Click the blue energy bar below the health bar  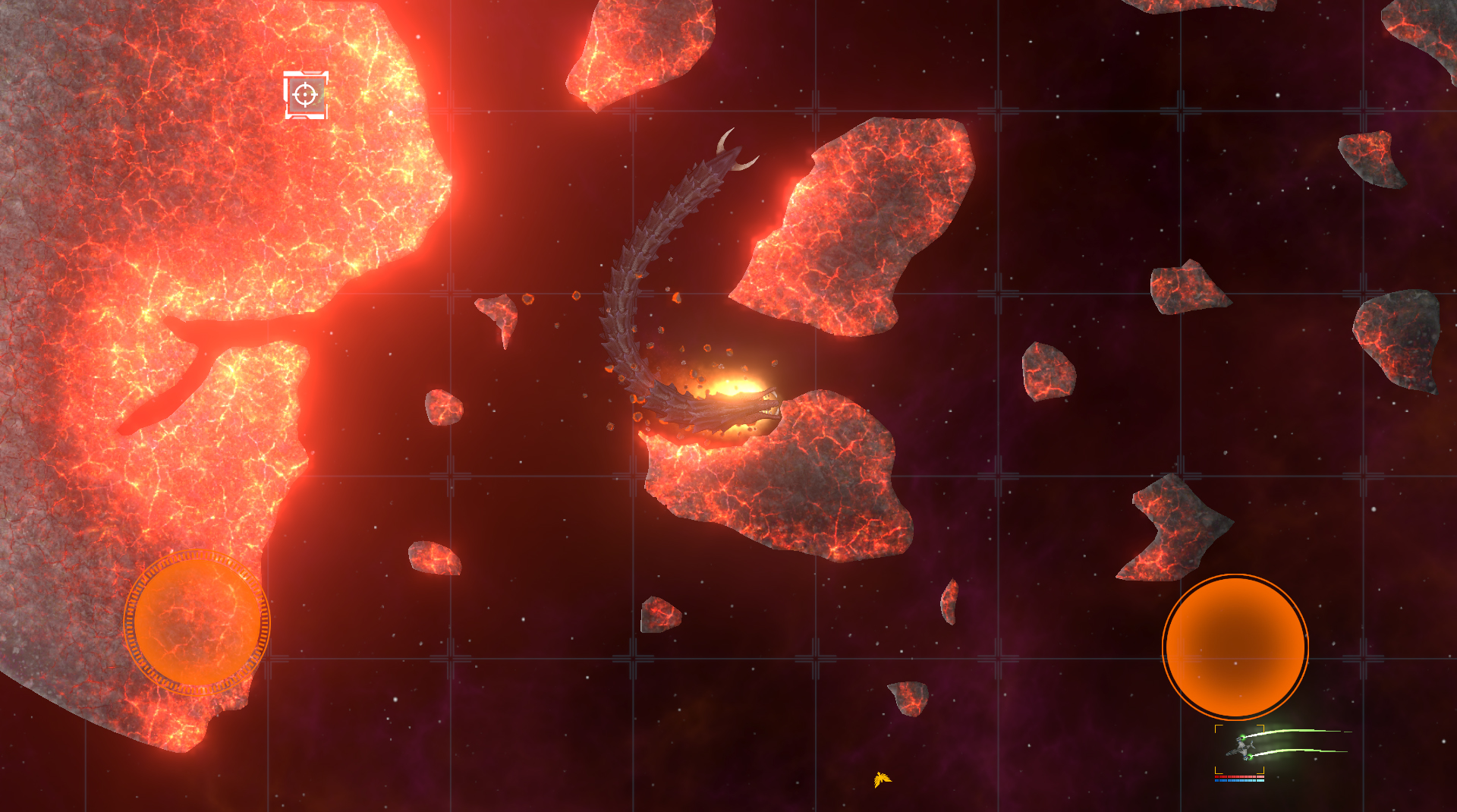(1239, 781)
